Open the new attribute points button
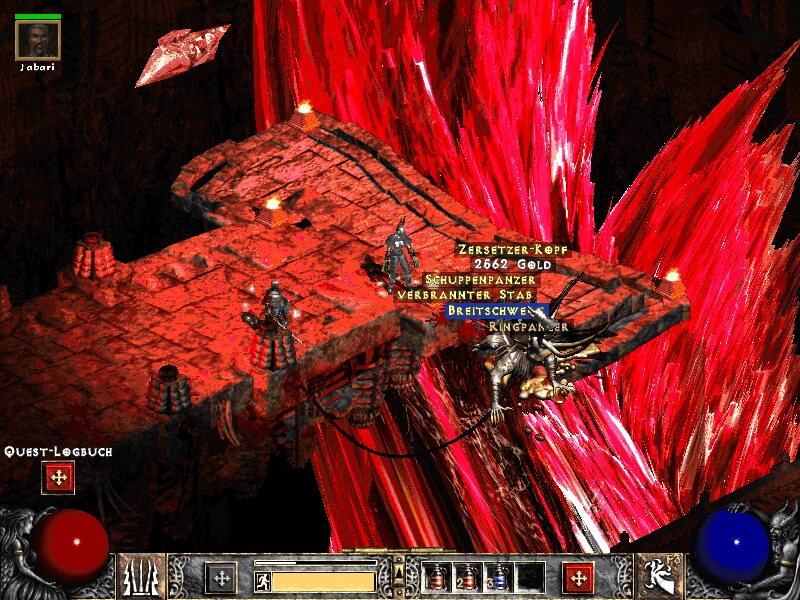The width and height of the screenshot is (800, 600). point(221,578)
